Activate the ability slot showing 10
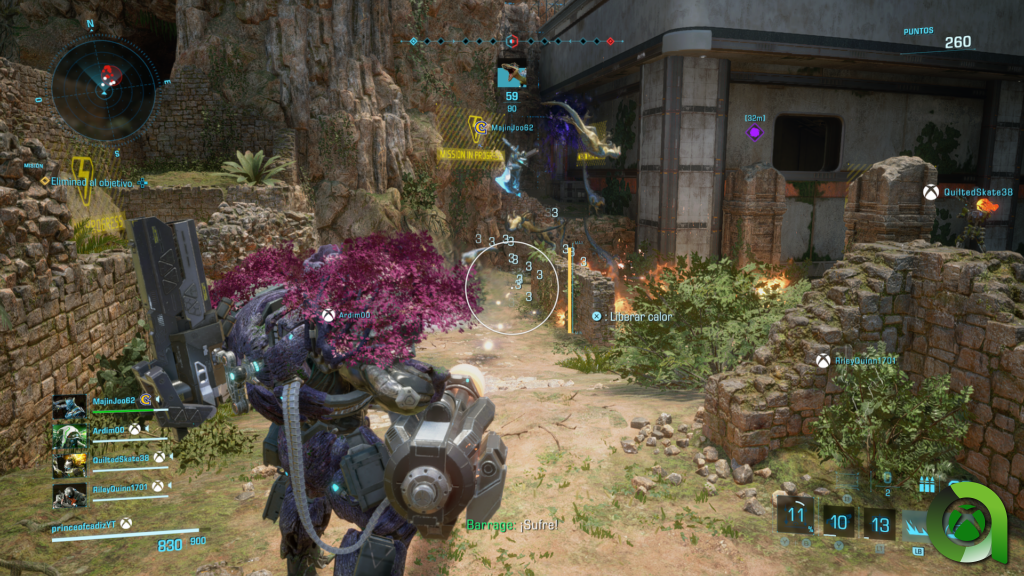Image resolution: width=1024 pixels, height=576 pixels. tap(838, 521)
